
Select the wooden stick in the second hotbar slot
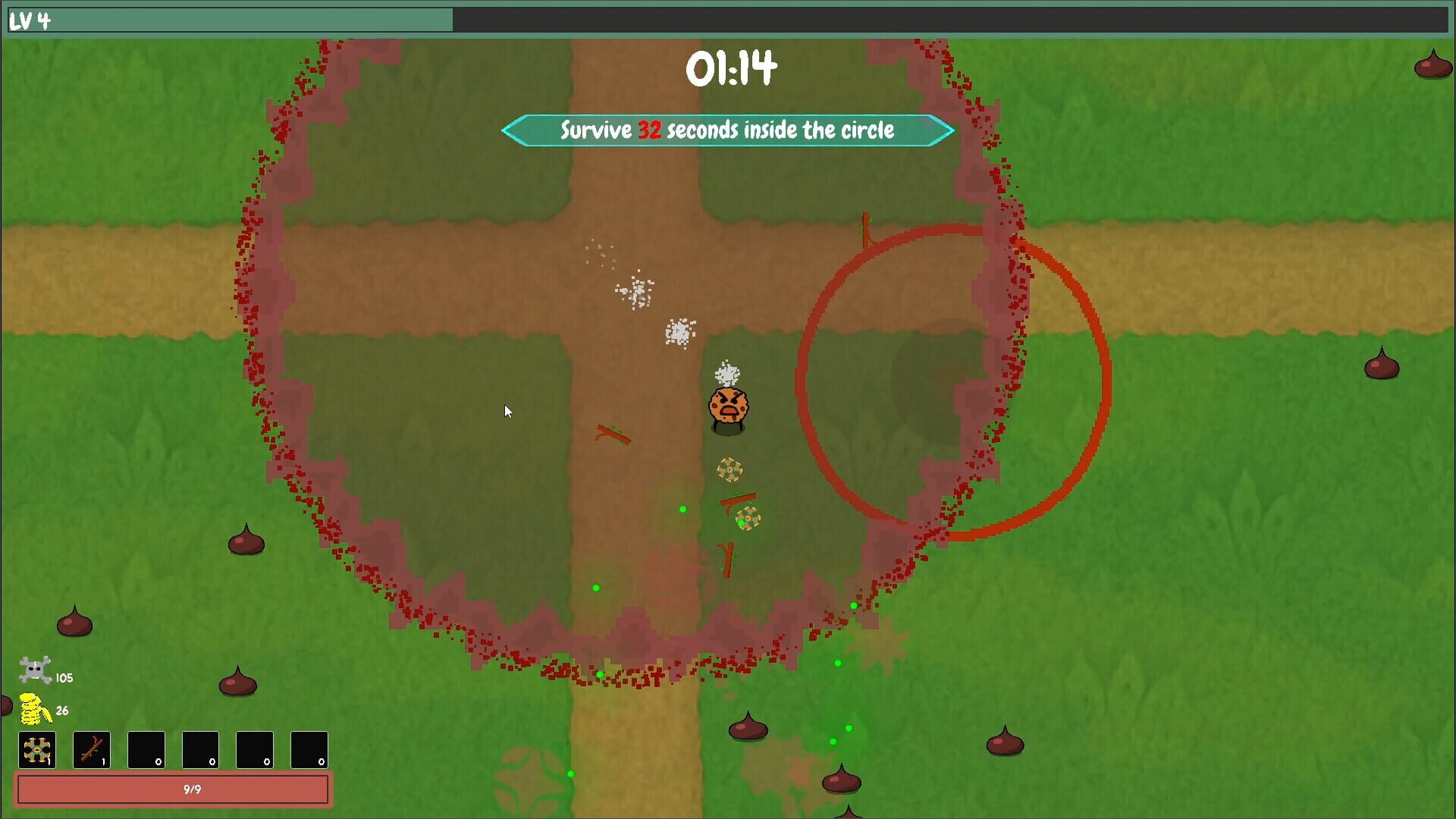point(92,749)
